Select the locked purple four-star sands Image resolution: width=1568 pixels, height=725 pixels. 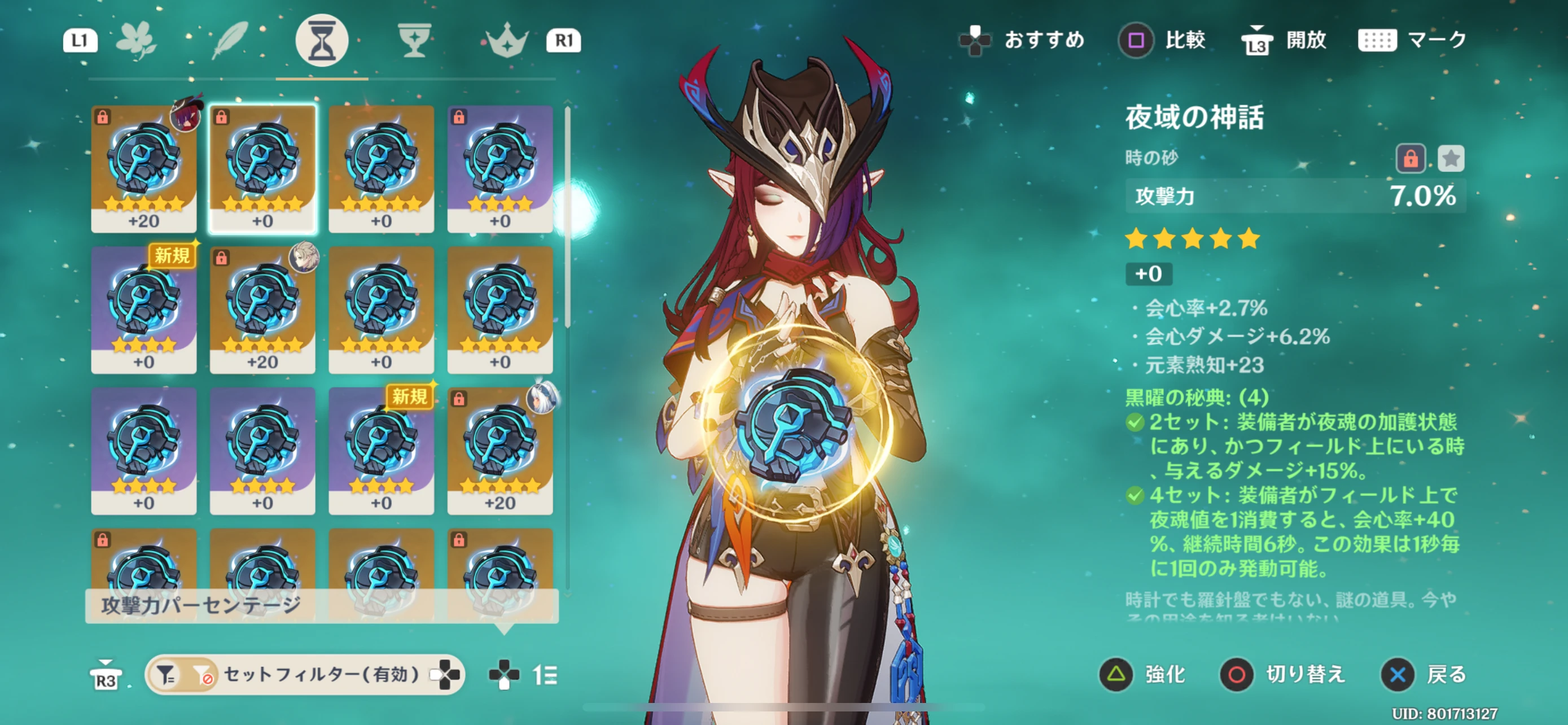pos(500,169)
